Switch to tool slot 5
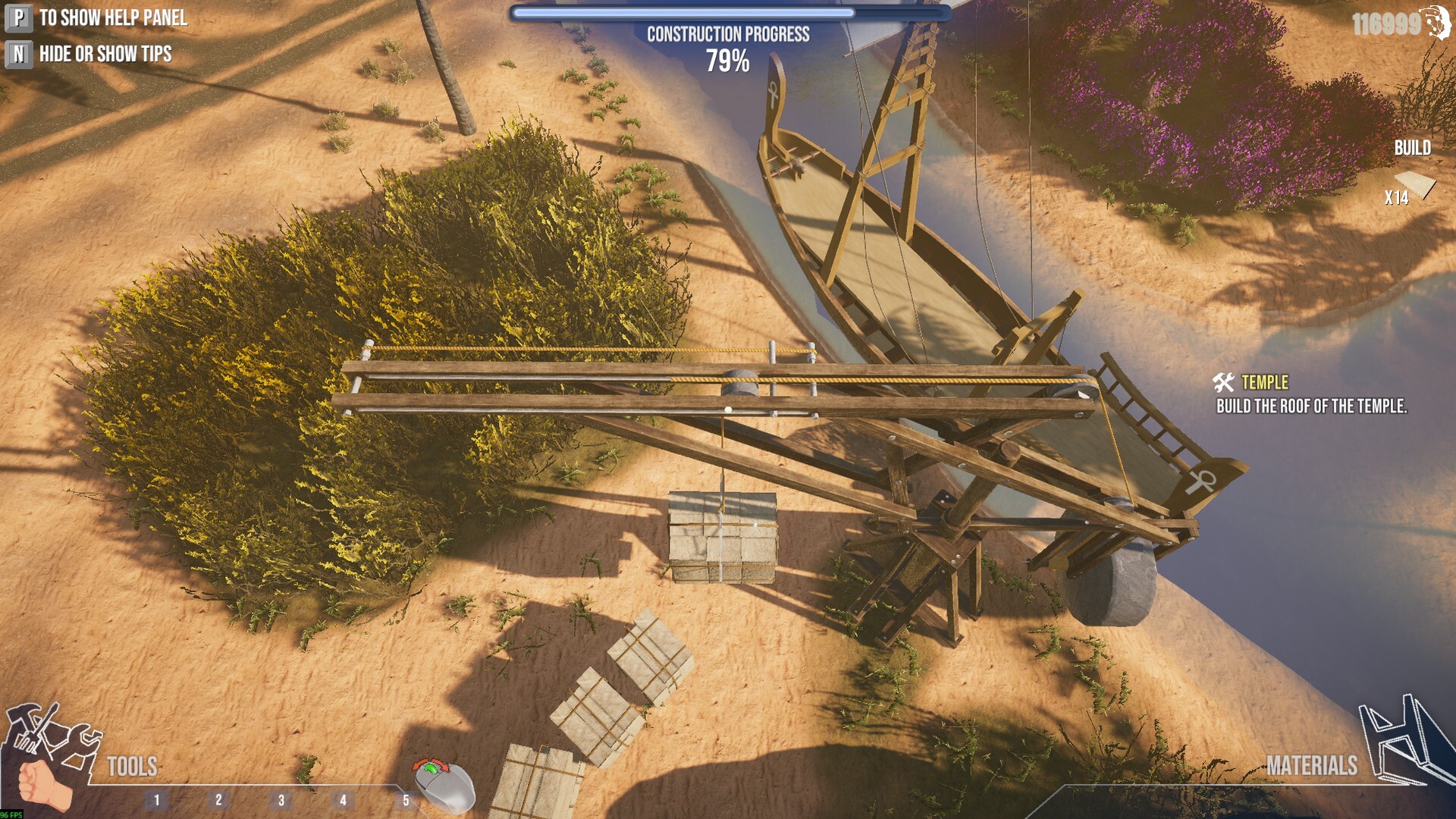 pos(406,798)
